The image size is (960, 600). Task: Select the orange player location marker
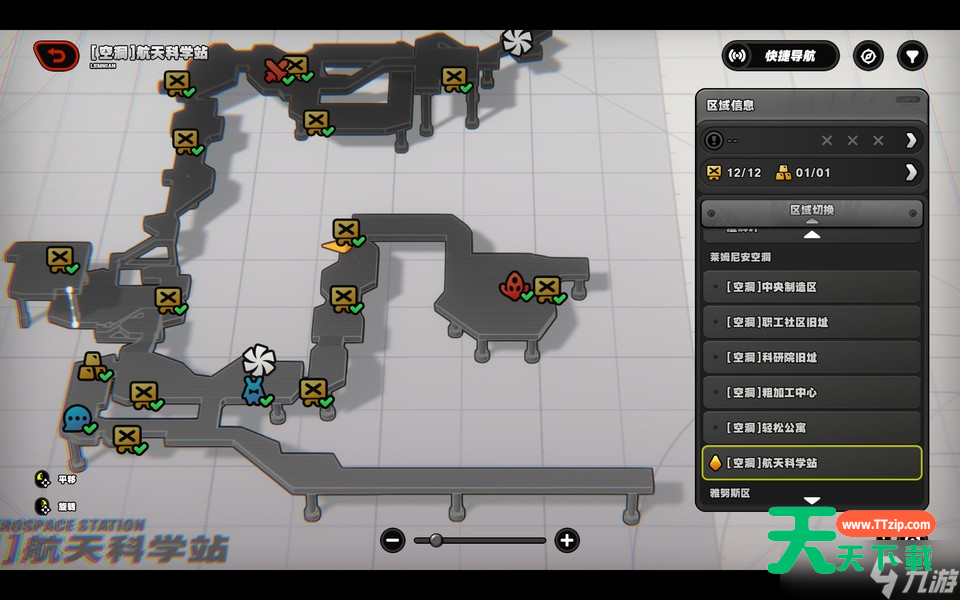click(x=331, y=245)
